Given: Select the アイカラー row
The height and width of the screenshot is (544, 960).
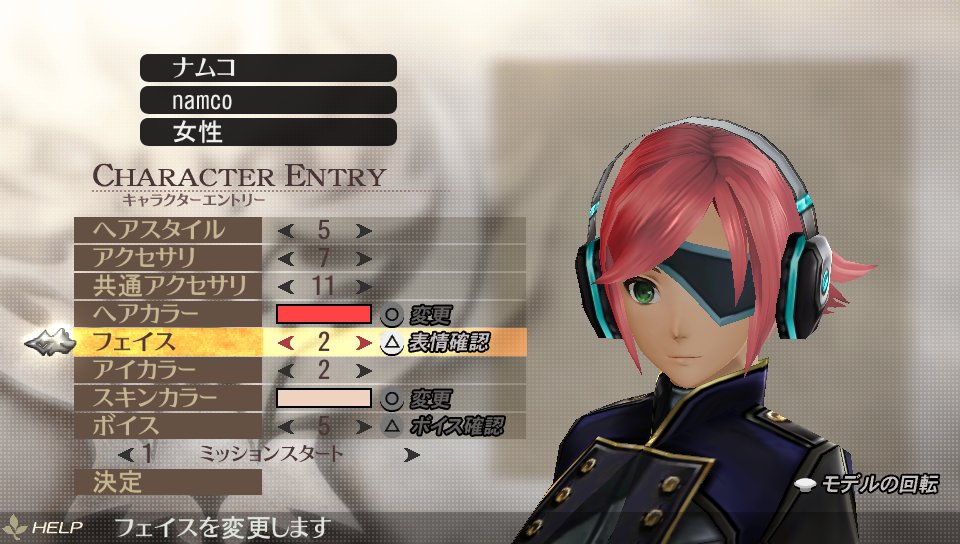Looking at the screenshot, I should coord(168,370).
